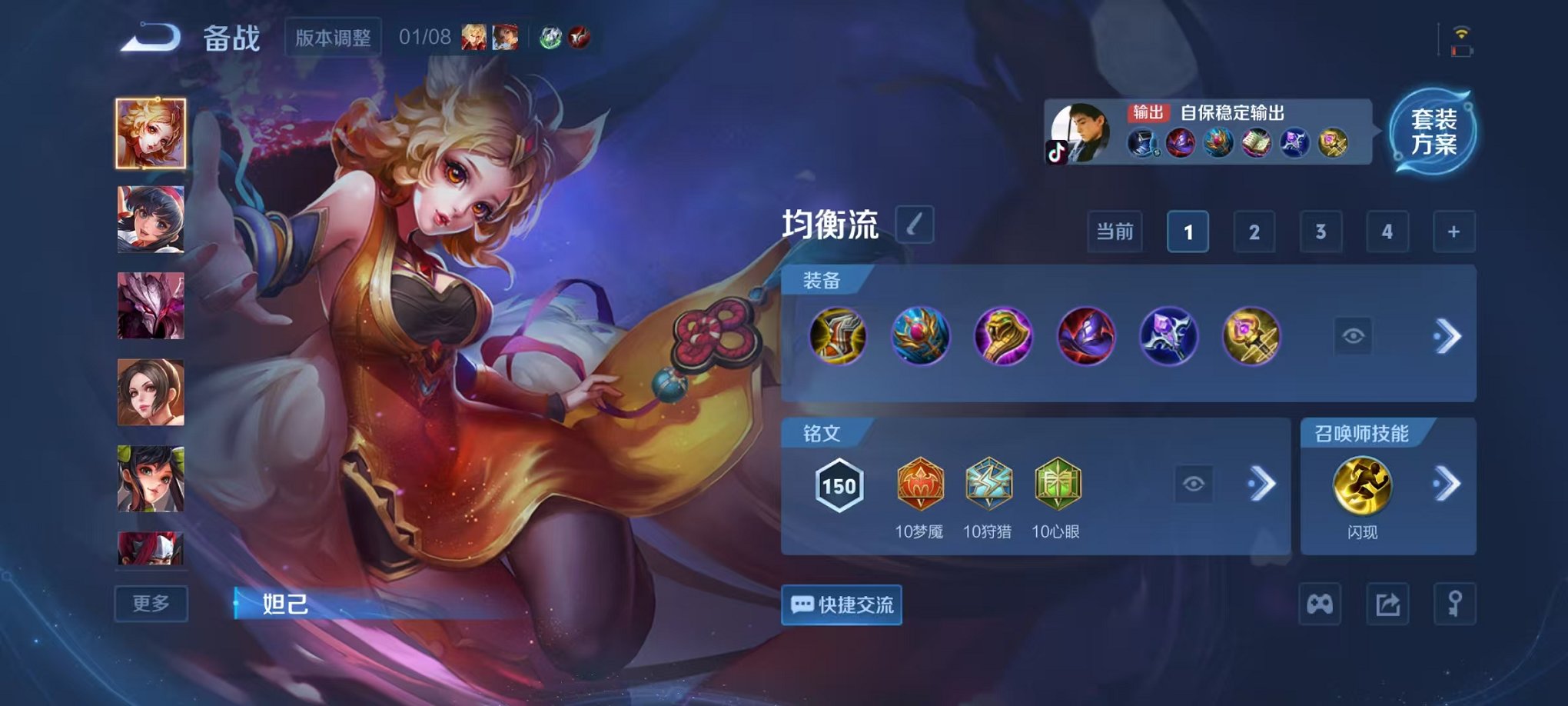Open practice mode via the gamepad icon

1321,604
